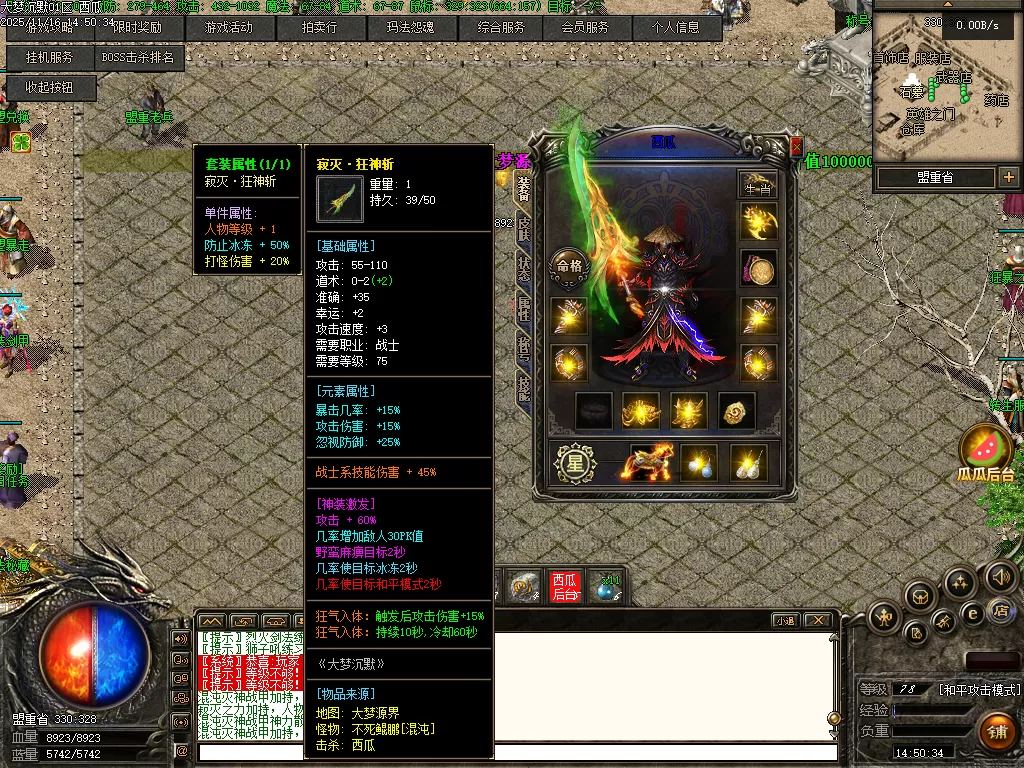The width and height of the screenshot is (1024, 768).
Task: Click the 小退 logout button
Action: pos(785,621)
